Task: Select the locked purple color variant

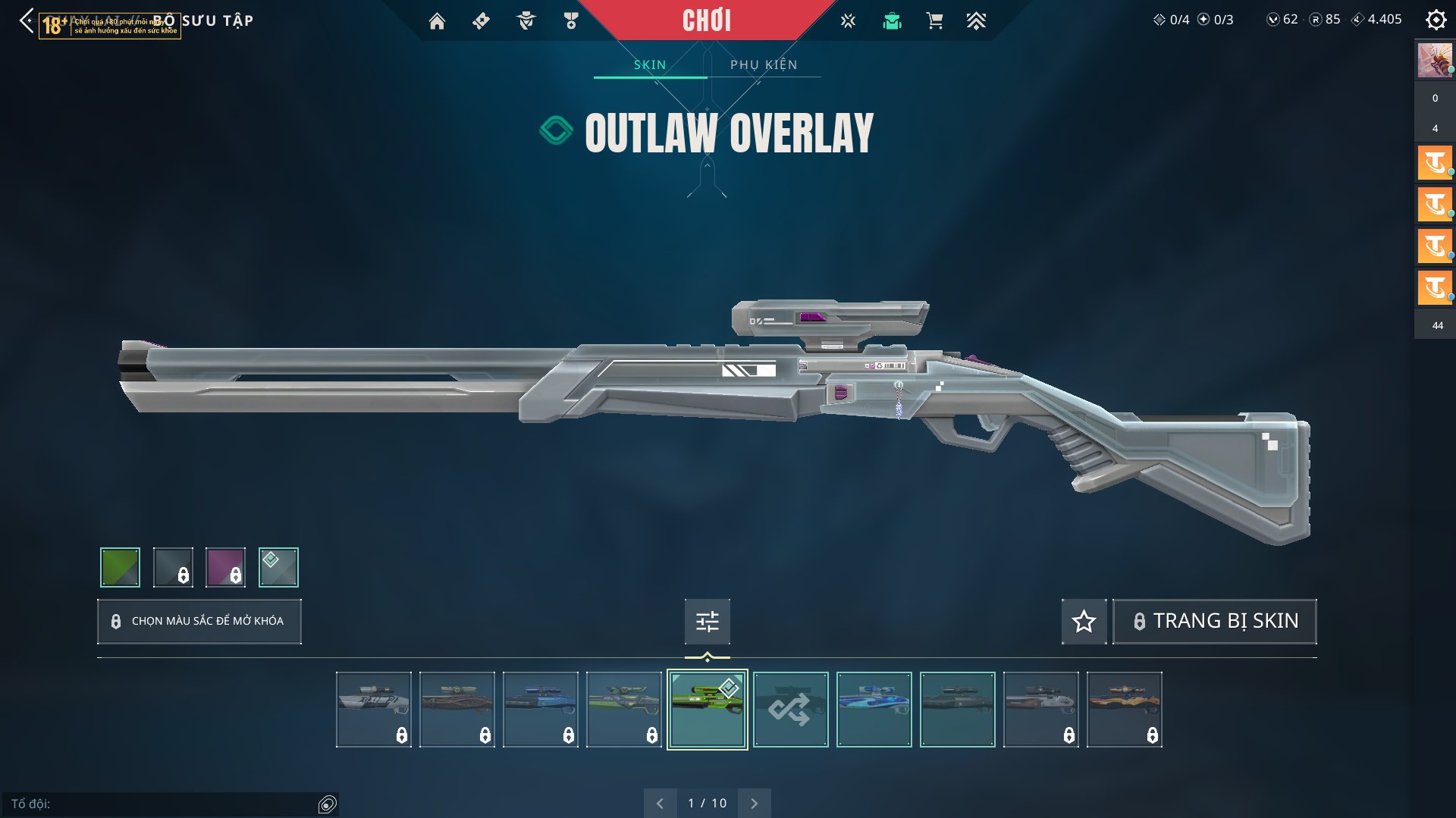Action: point(226,567)
